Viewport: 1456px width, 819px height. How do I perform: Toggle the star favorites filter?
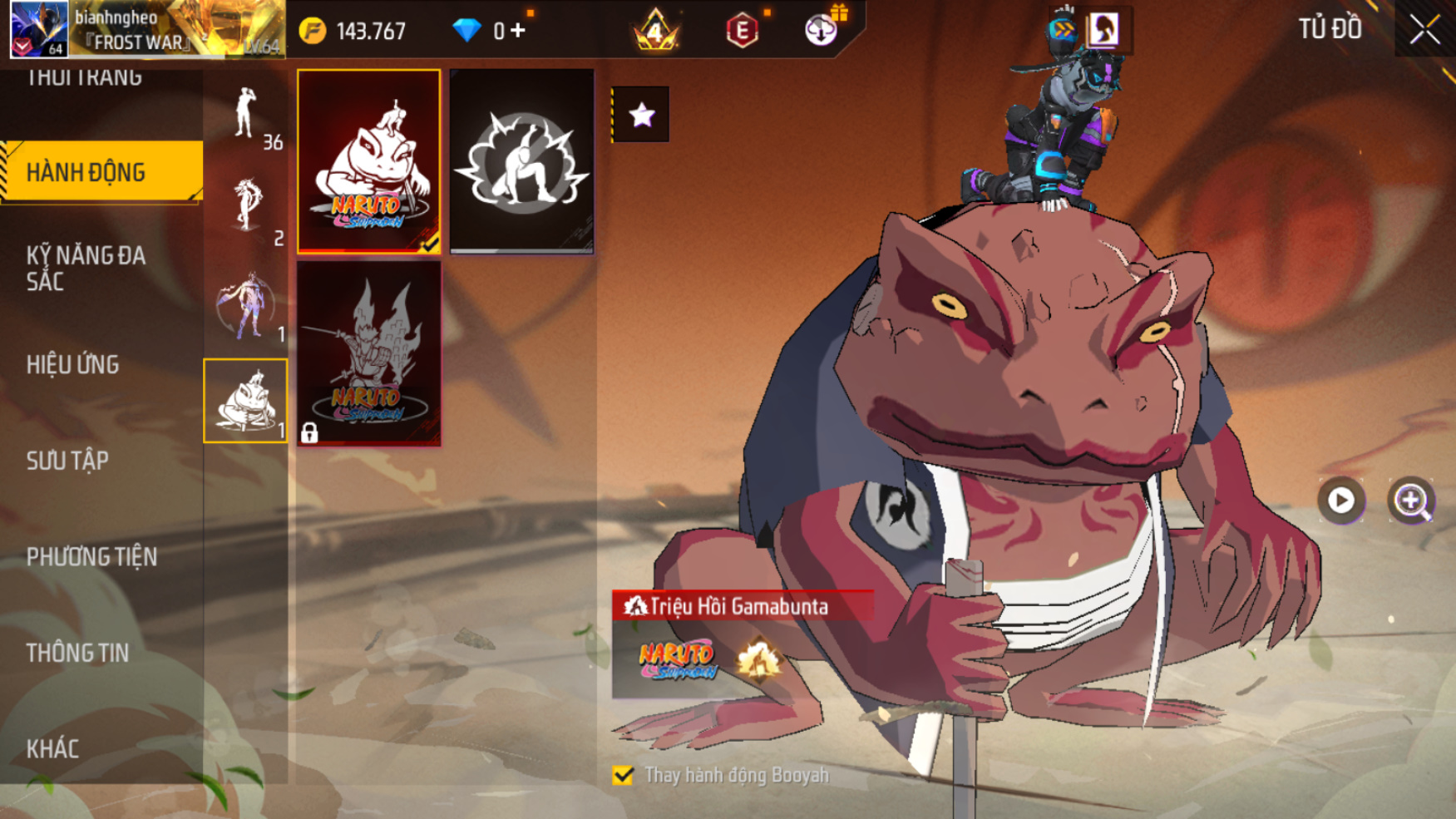pos(641,115)
